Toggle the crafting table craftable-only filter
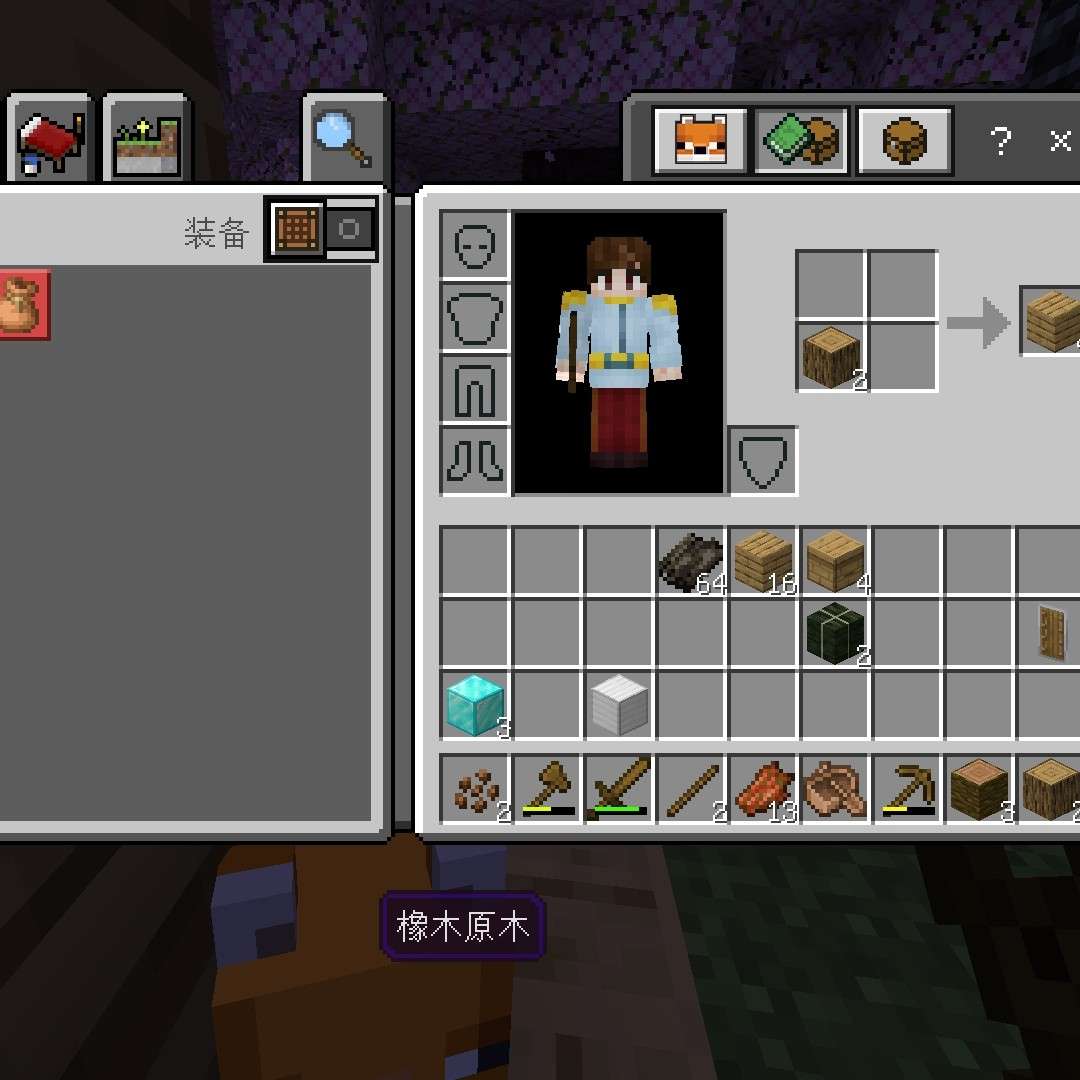The image size is (1080, 1080). tap(297, 230)
